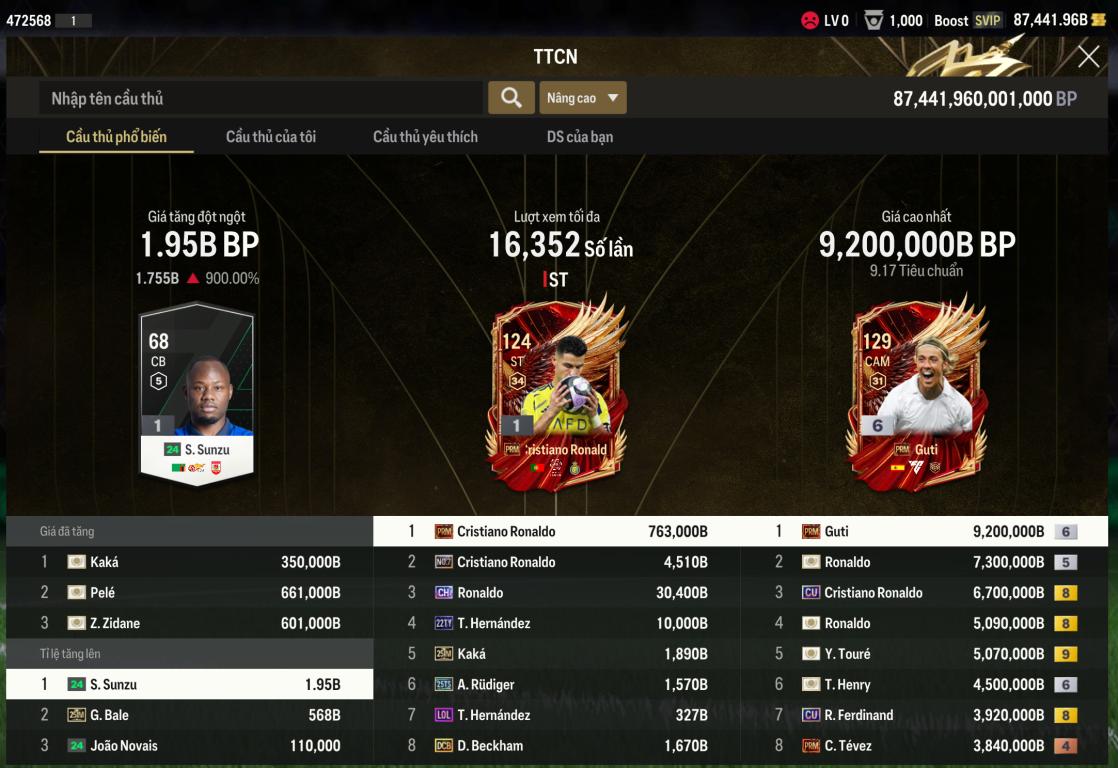Click the player name search field

tap(260, 98)
